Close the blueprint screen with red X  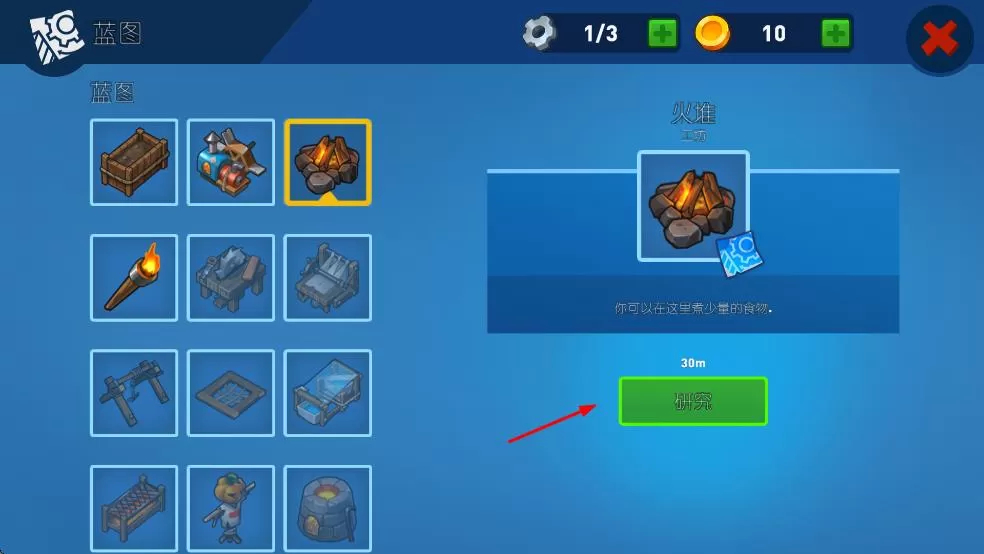click(939, 39)
